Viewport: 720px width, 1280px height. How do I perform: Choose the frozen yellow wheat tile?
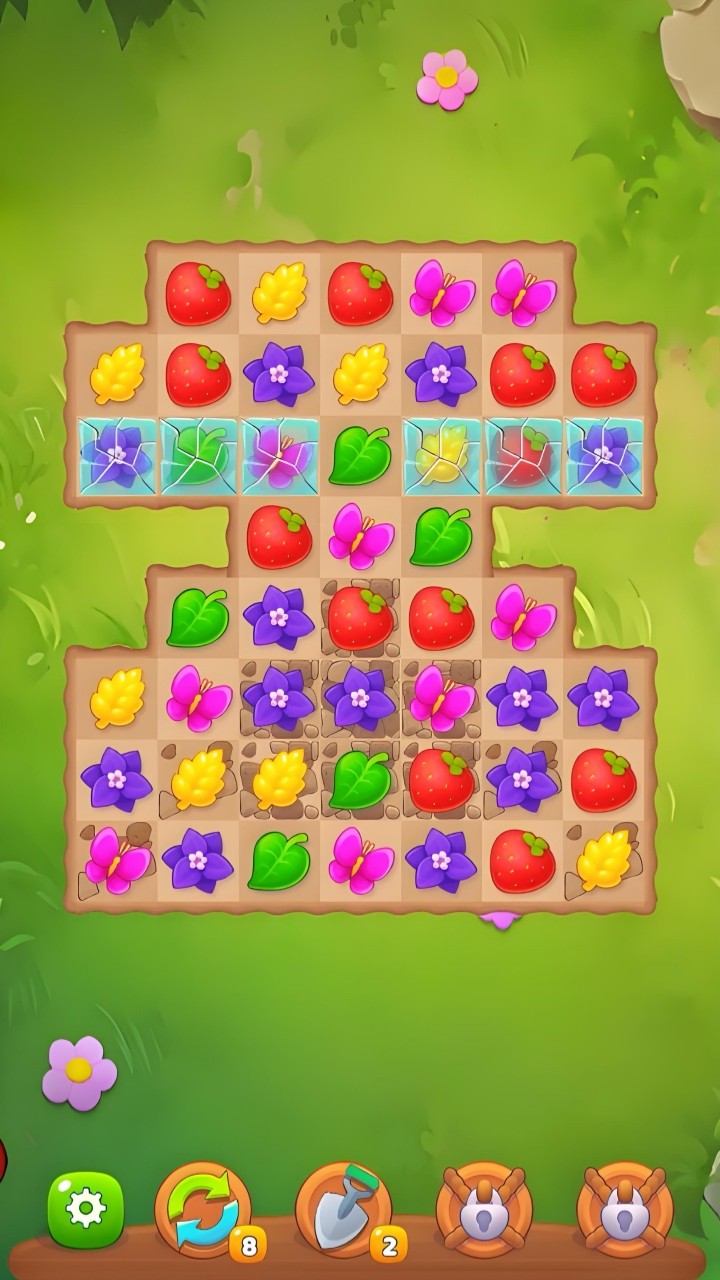pos(442,455)
